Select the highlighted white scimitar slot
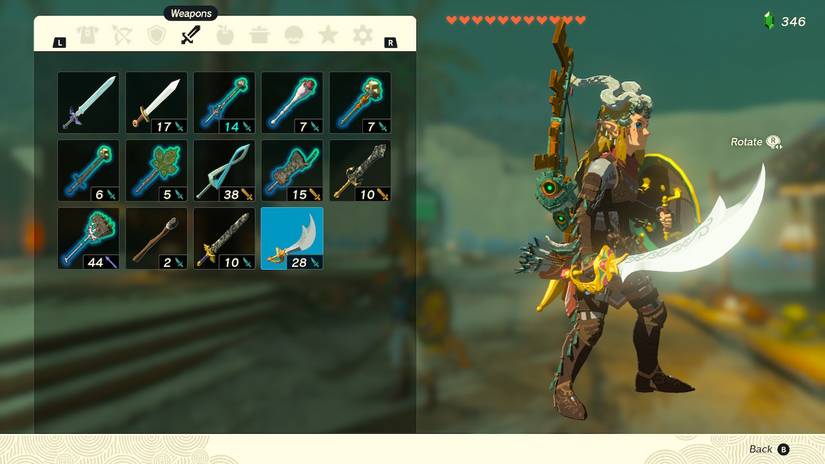The image size is (825, 464). [x=292, y=238]
